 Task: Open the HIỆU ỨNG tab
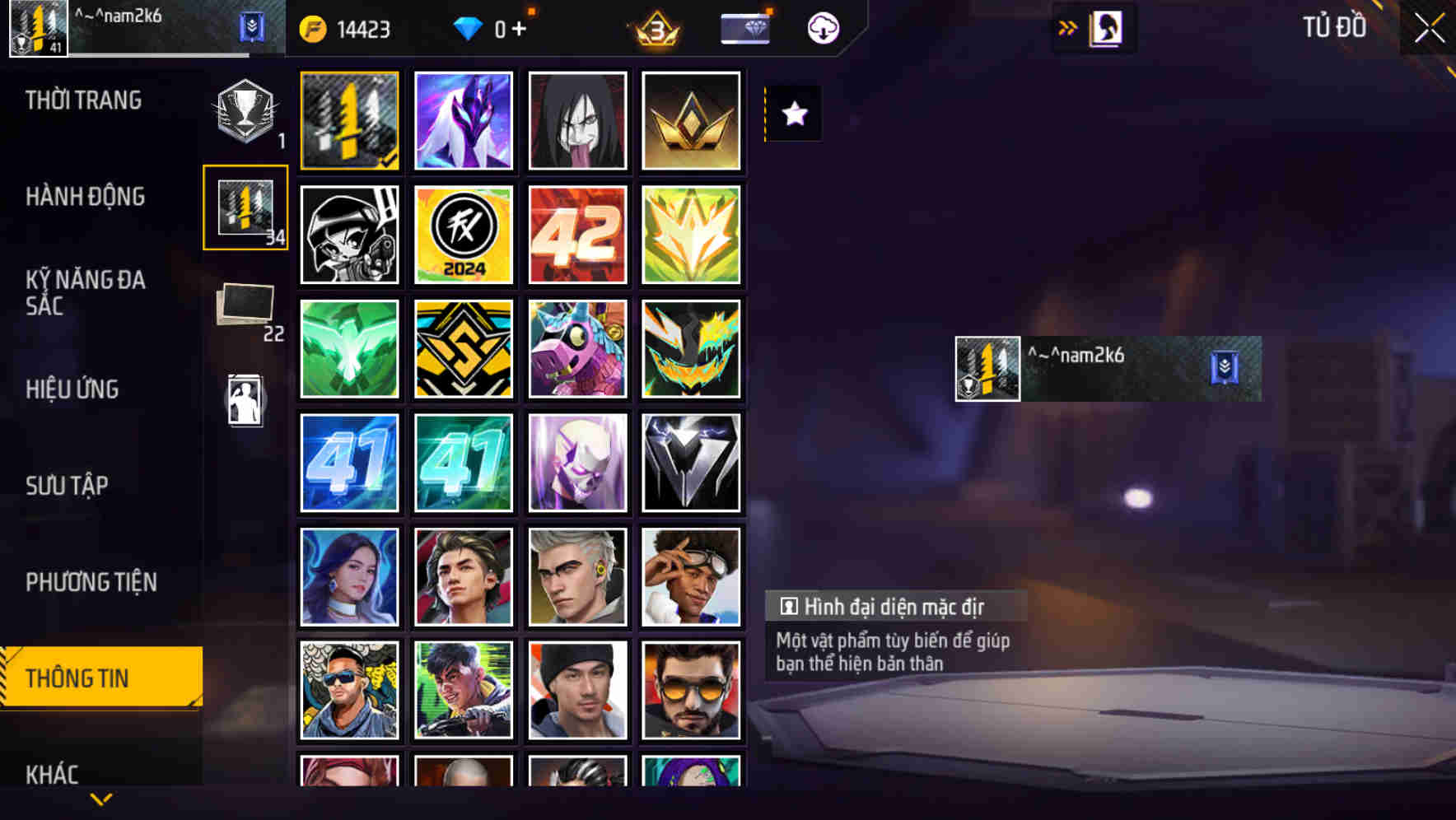(74, 389)
